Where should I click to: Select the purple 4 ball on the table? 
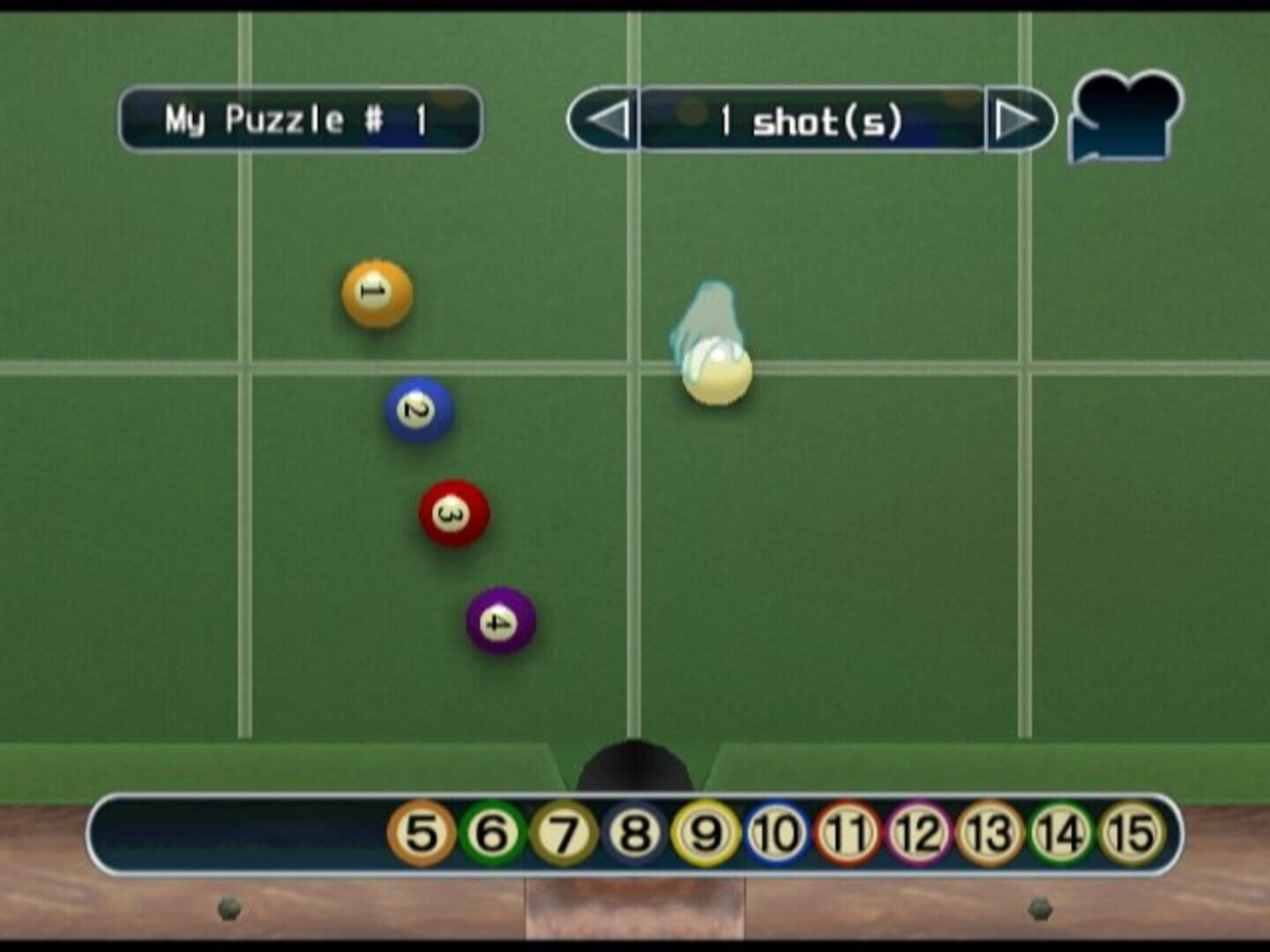point(500,621)
